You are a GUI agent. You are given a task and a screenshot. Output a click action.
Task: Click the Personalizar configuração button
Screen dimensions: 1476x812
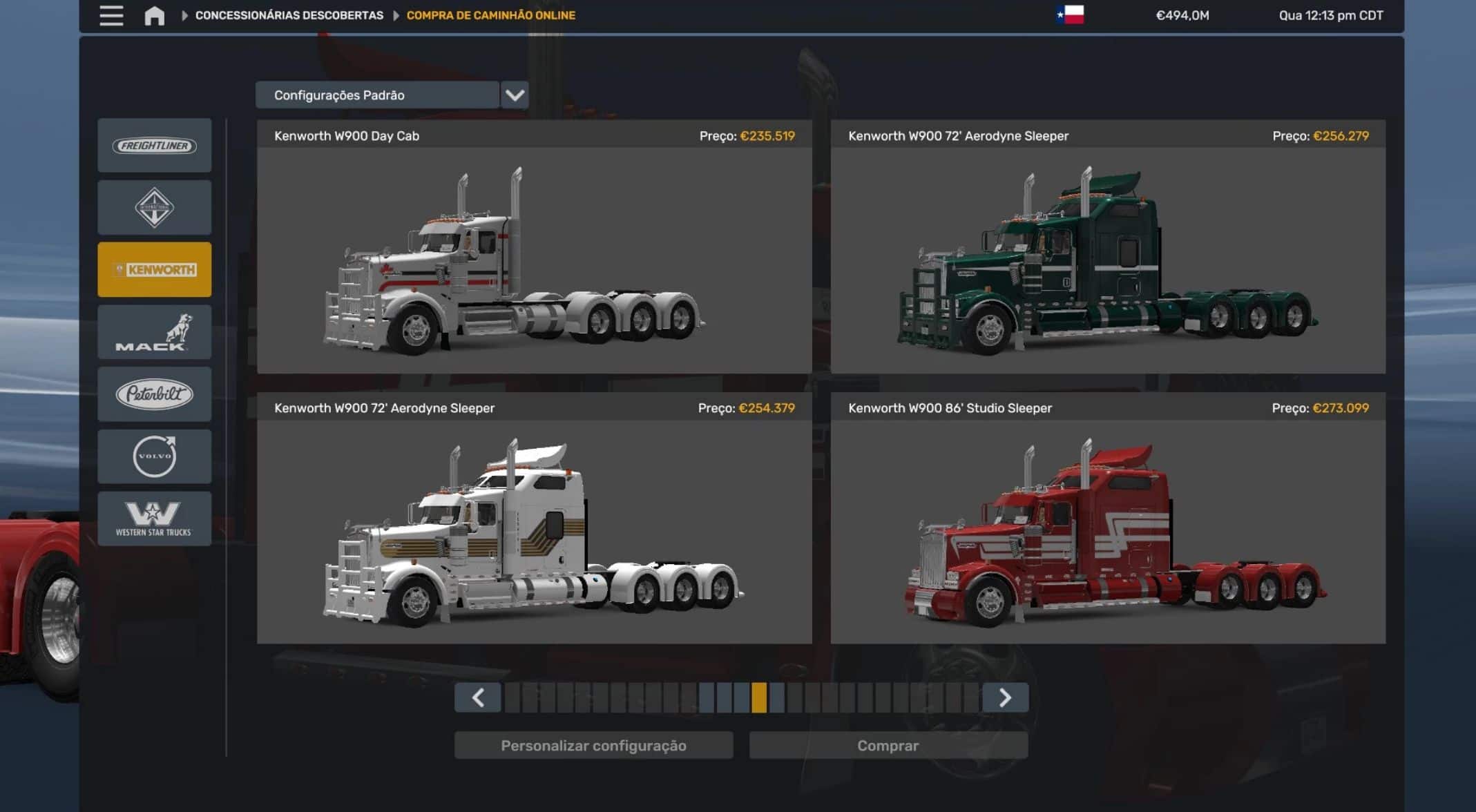594,746
